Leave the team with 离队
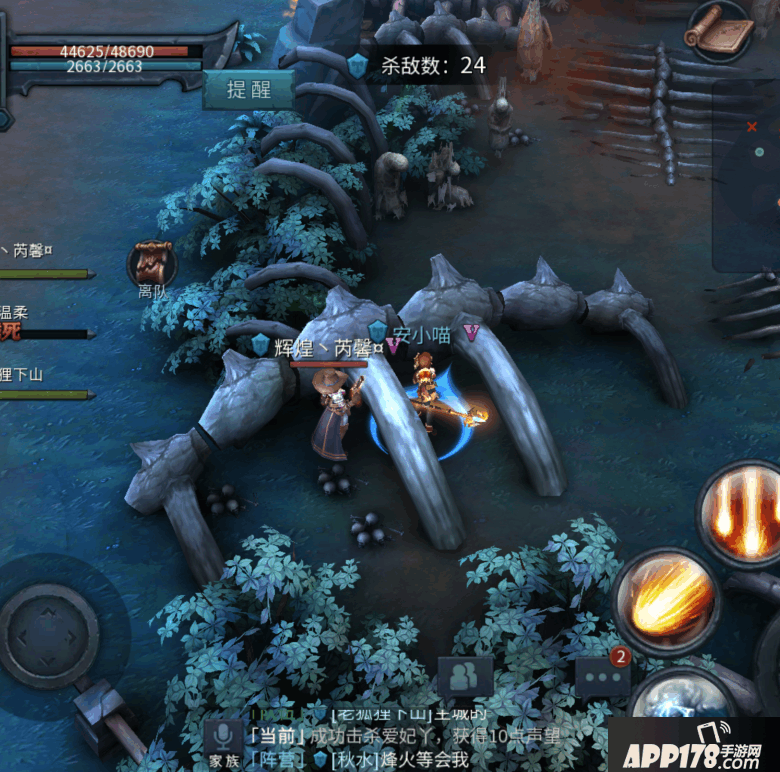 point(152,266)
